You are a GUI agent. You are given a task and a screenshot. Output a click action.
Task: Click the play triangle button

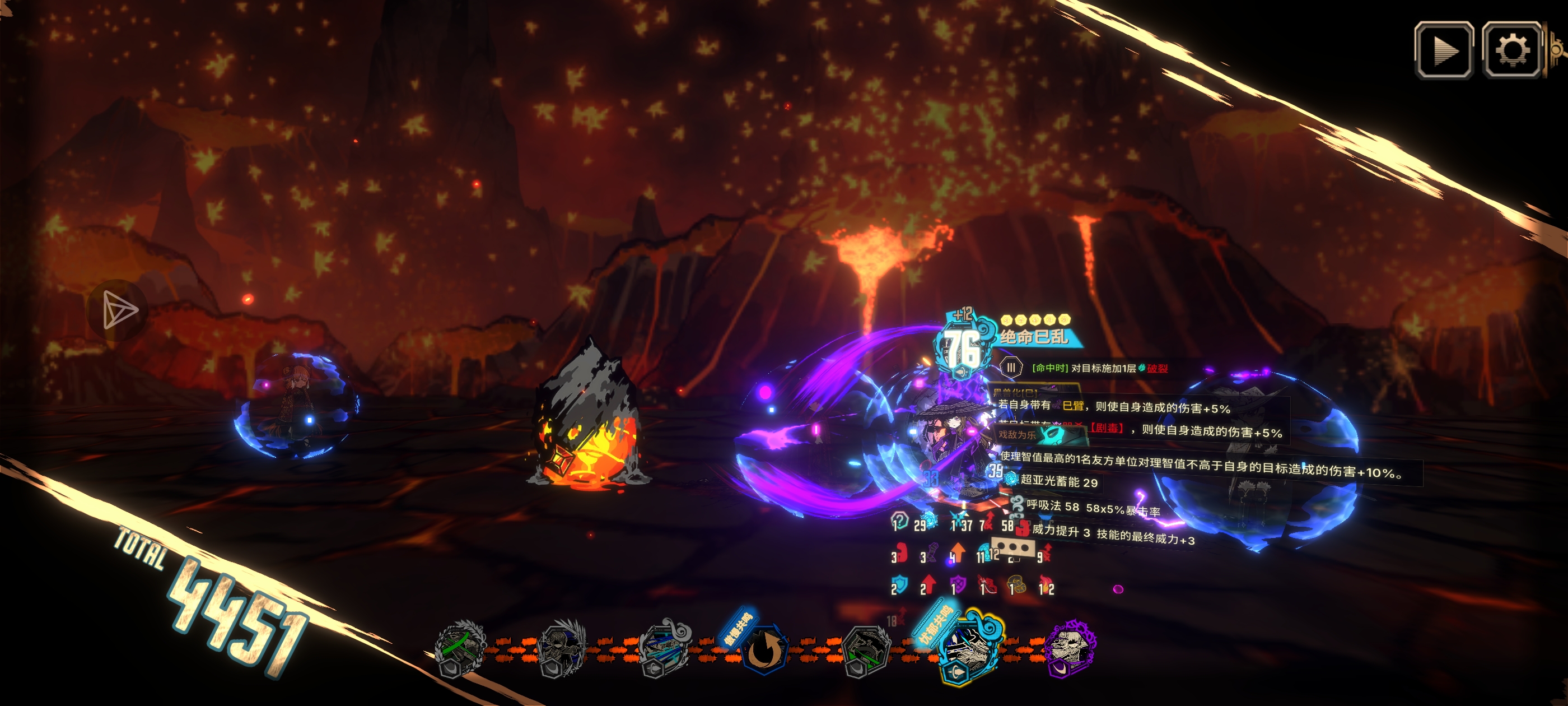1443,50
